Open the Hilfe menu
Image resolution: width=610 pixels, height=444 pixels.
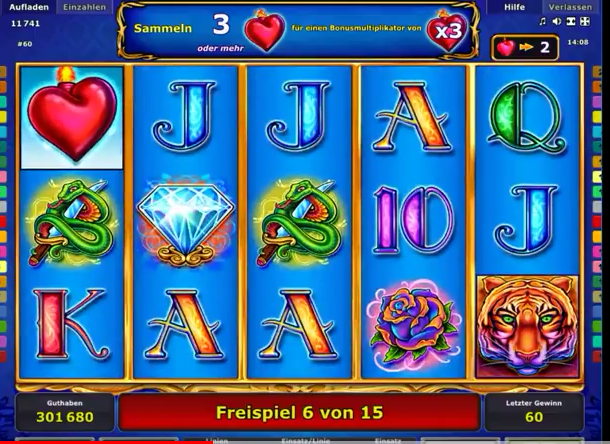515,7
